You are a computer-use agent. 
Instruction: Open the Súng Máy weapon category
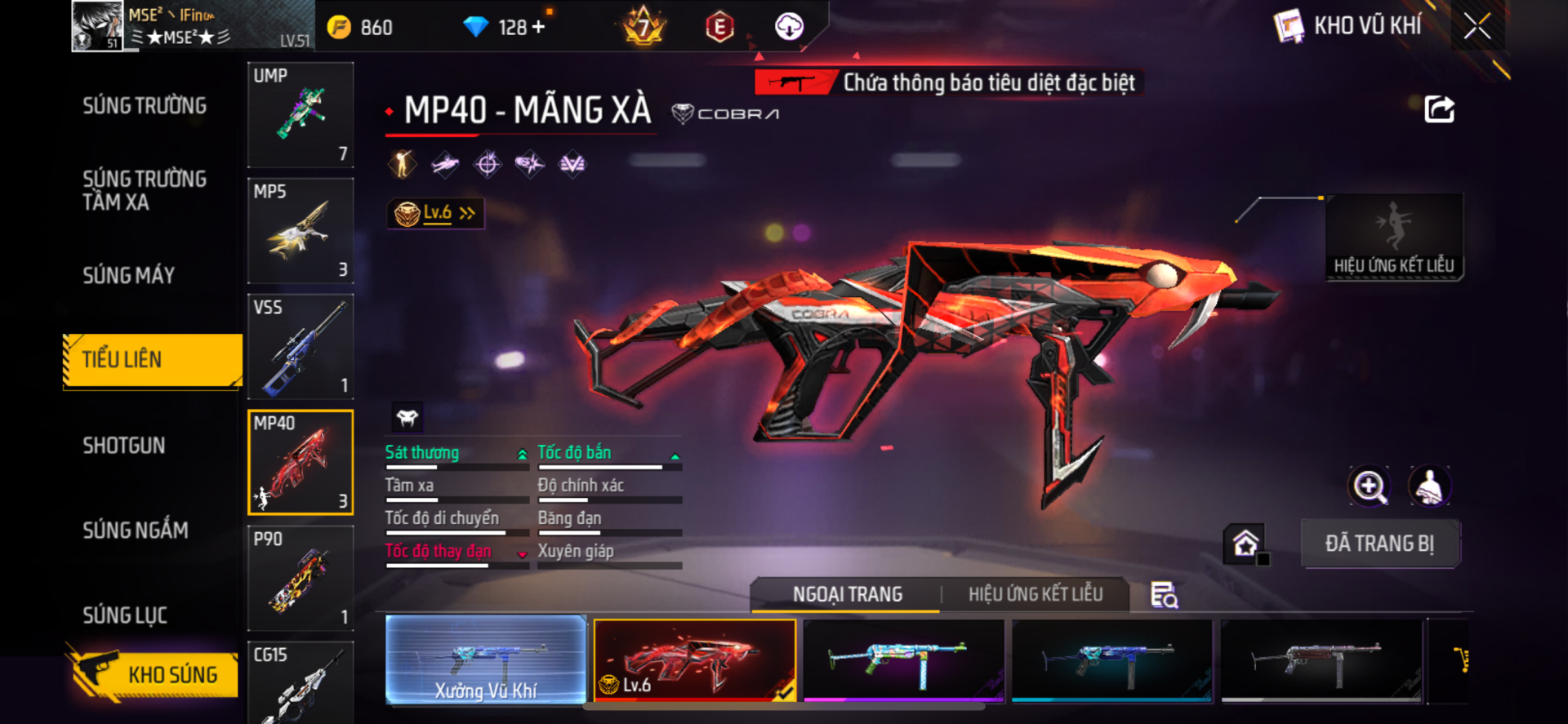pyautogui.click(x=129, y=276)
